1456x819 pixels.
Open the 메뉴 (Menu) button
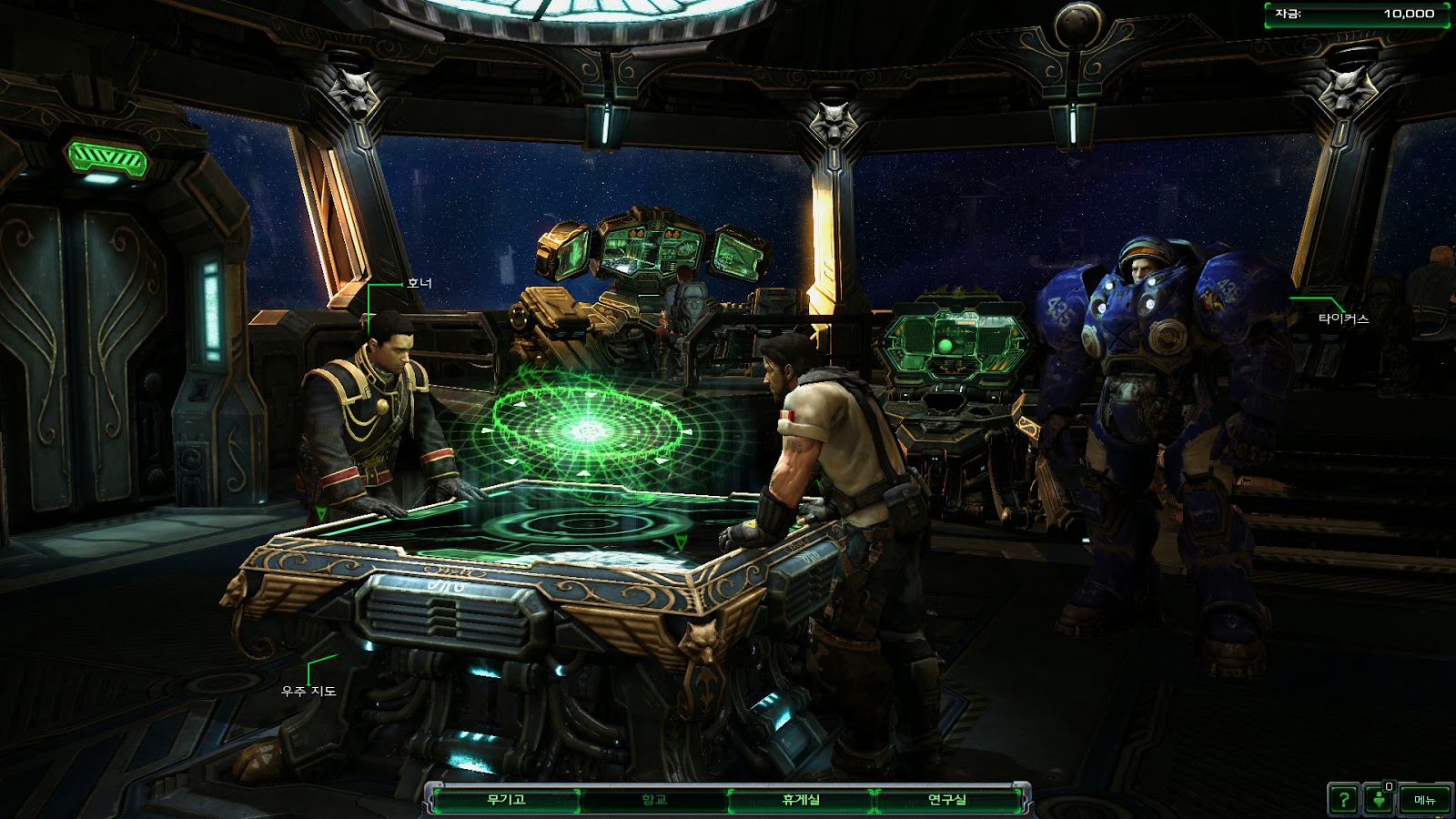tap(1424, 800)
